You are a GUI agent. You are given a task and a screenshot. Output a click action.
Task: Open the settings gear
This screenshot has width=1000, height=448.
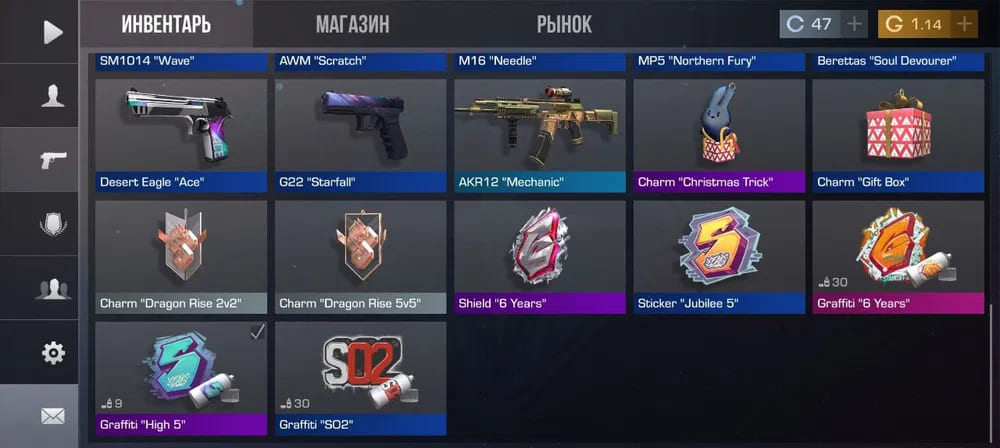(52, 352)
